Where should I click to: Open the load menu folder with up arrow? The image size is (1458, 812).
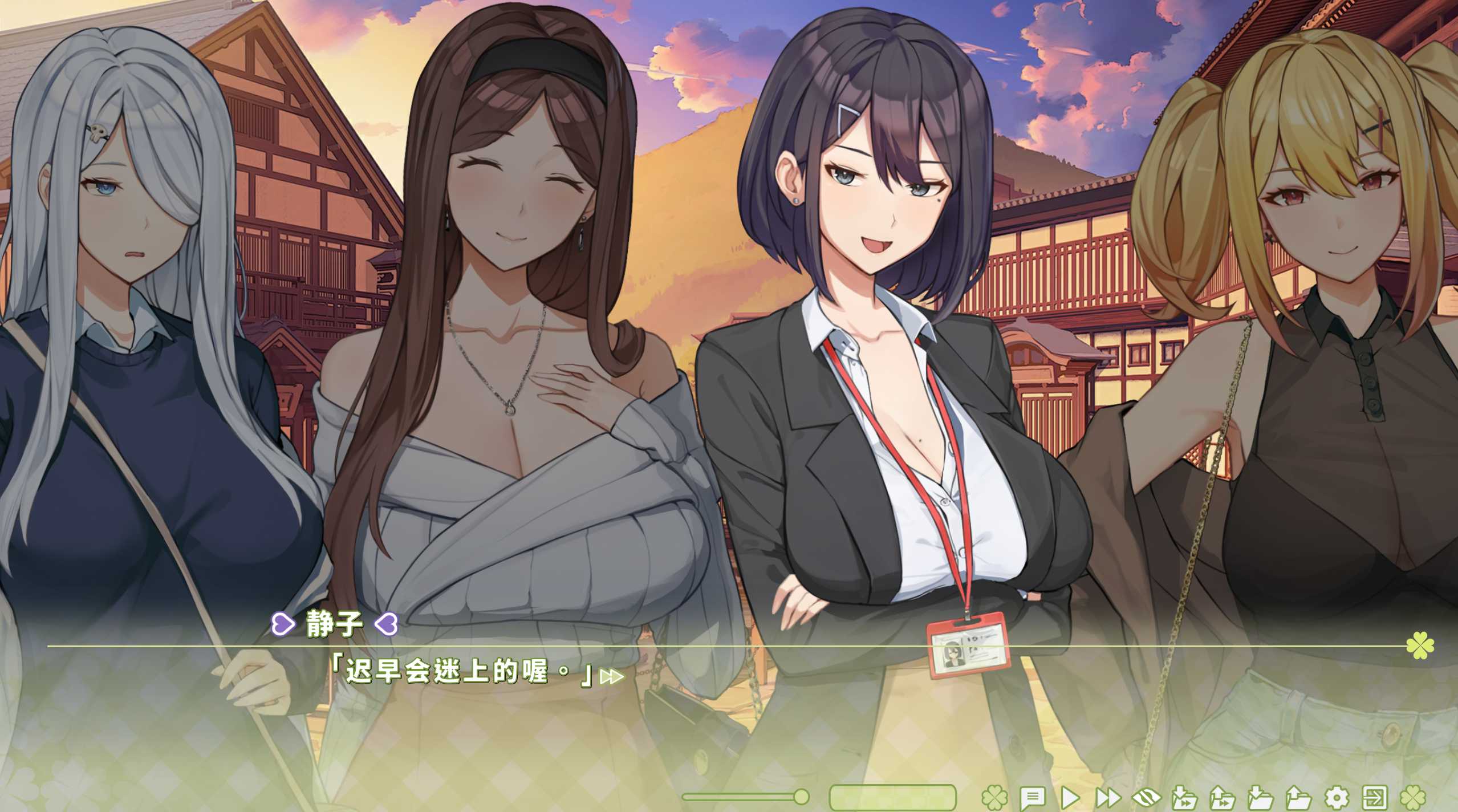pos(1298,797)
